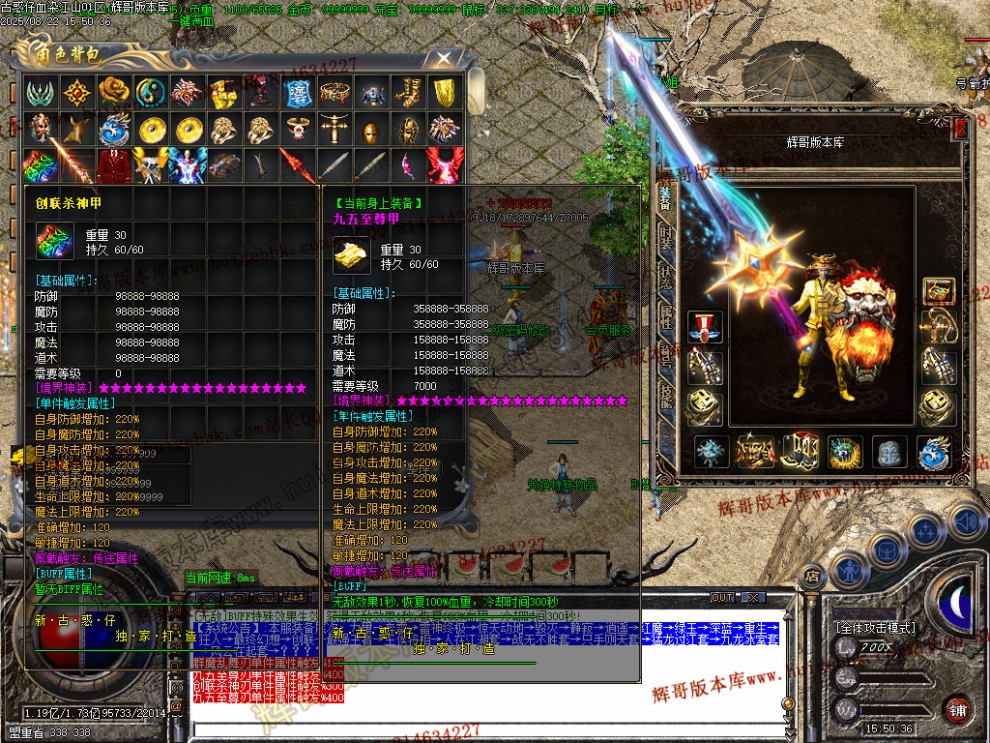990x743 pixels.
Task: Select the yin-yang talisman in the bag
Action: pyautogui.click(x=149, y=93)
